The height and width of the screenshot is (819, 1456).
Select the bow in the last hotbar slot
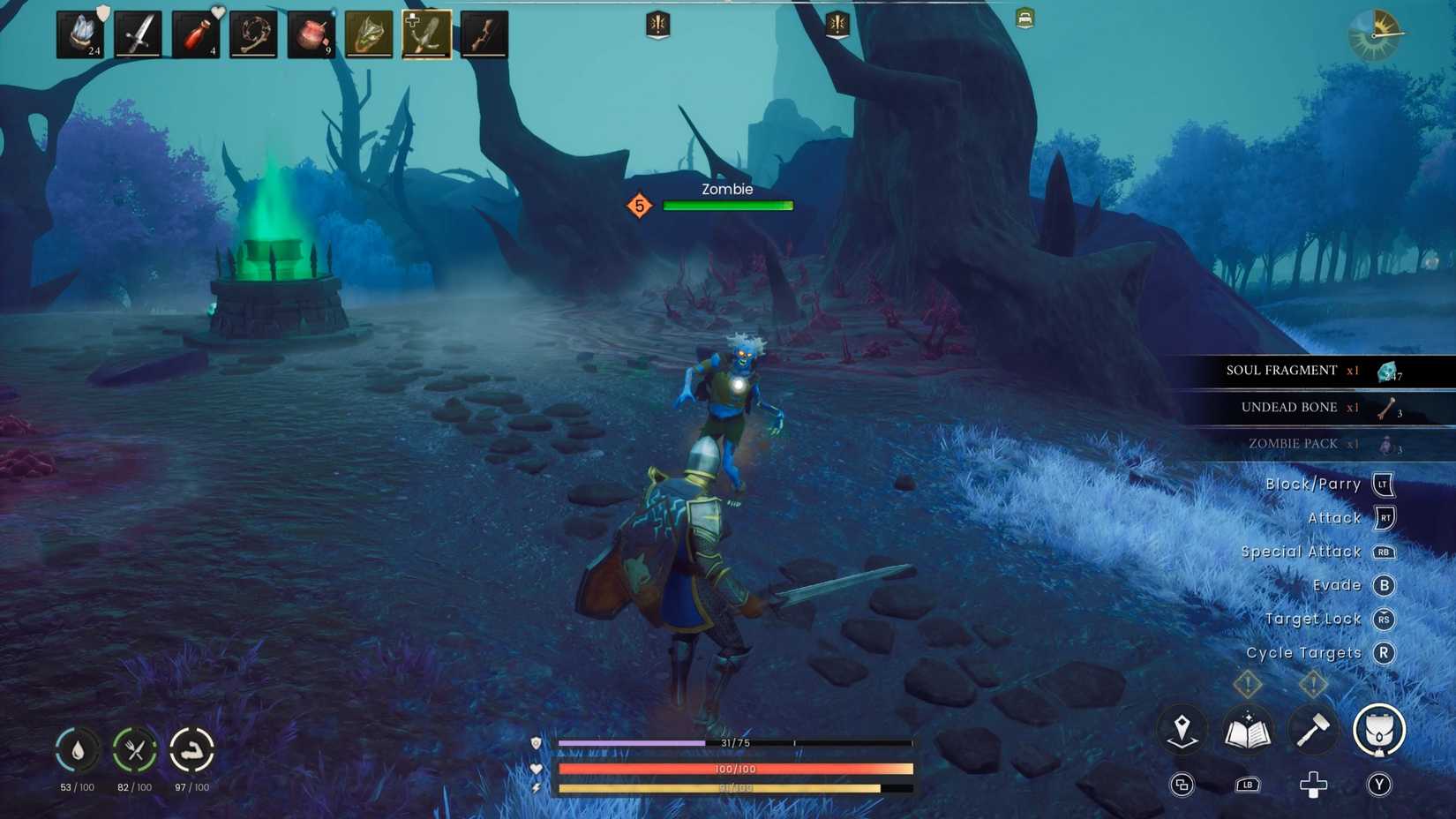pos(484,34)
